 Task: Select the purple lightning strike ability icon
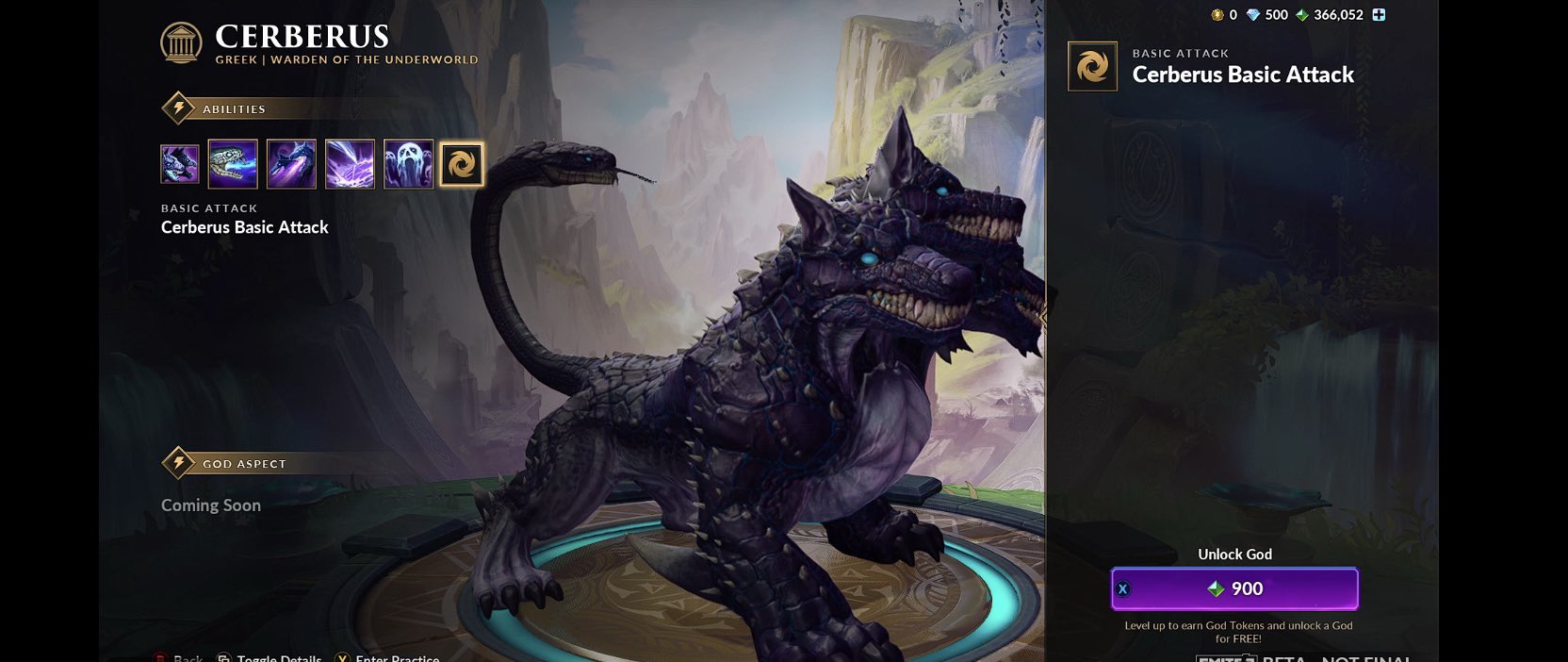[350, 164]
